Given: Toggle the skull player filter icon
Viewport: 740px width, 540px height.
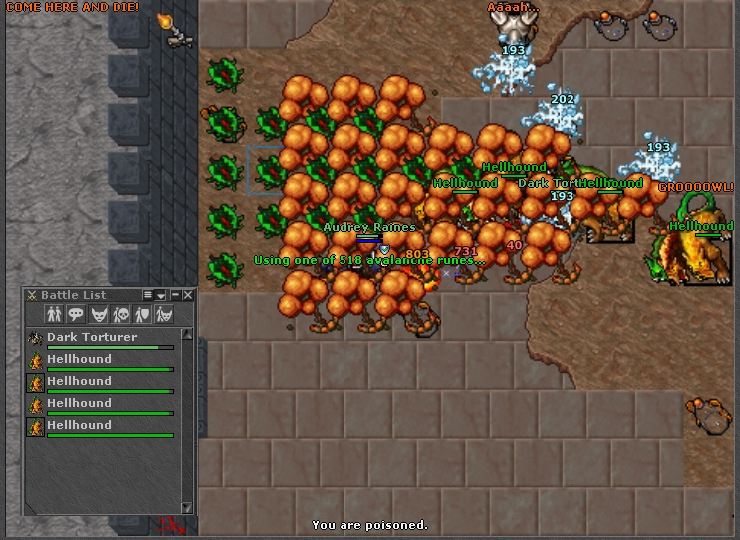Looking at the screenshot, I should (x=120, y=314).
